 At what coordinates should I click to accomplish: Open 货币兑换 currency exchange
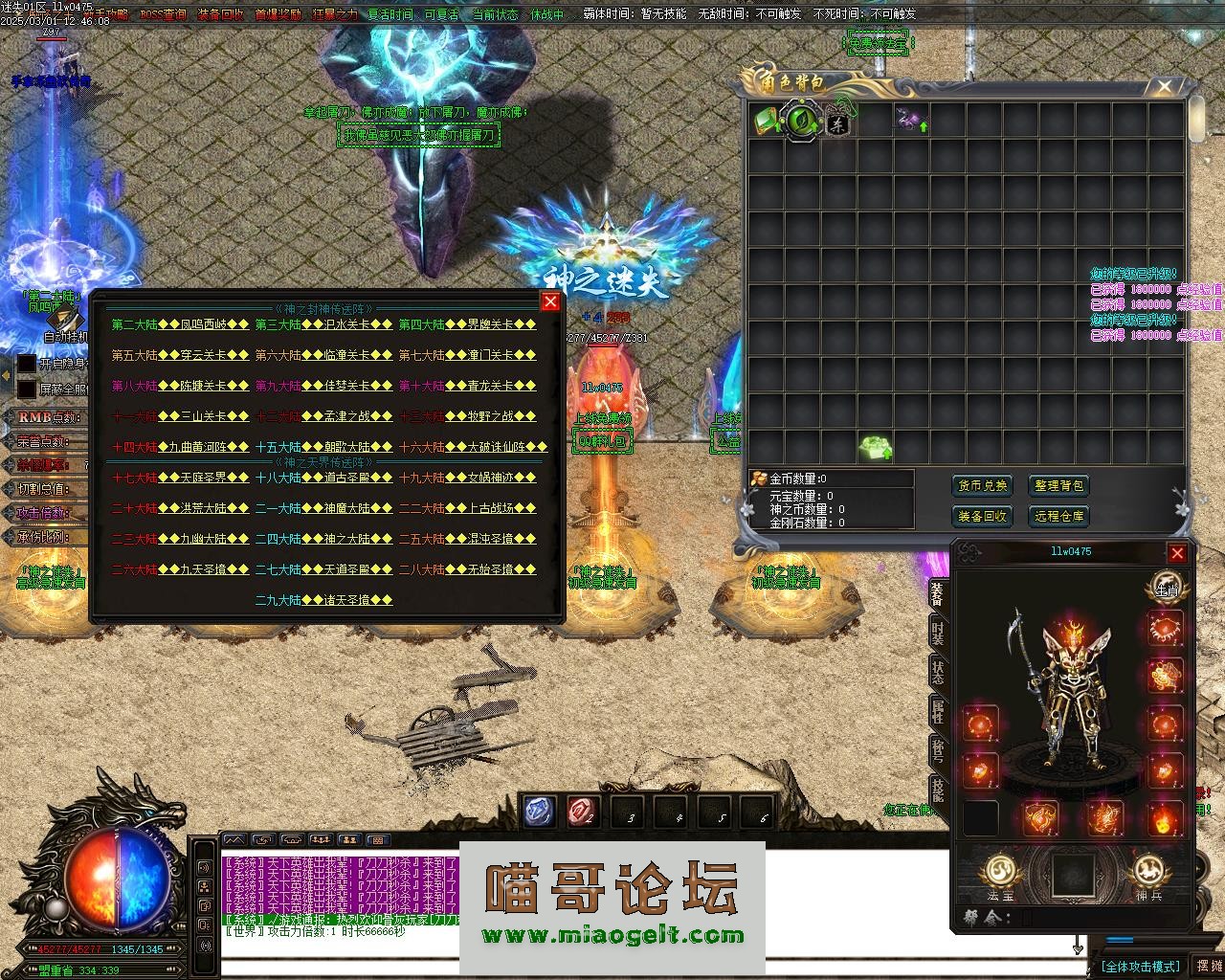click(982, 486)
